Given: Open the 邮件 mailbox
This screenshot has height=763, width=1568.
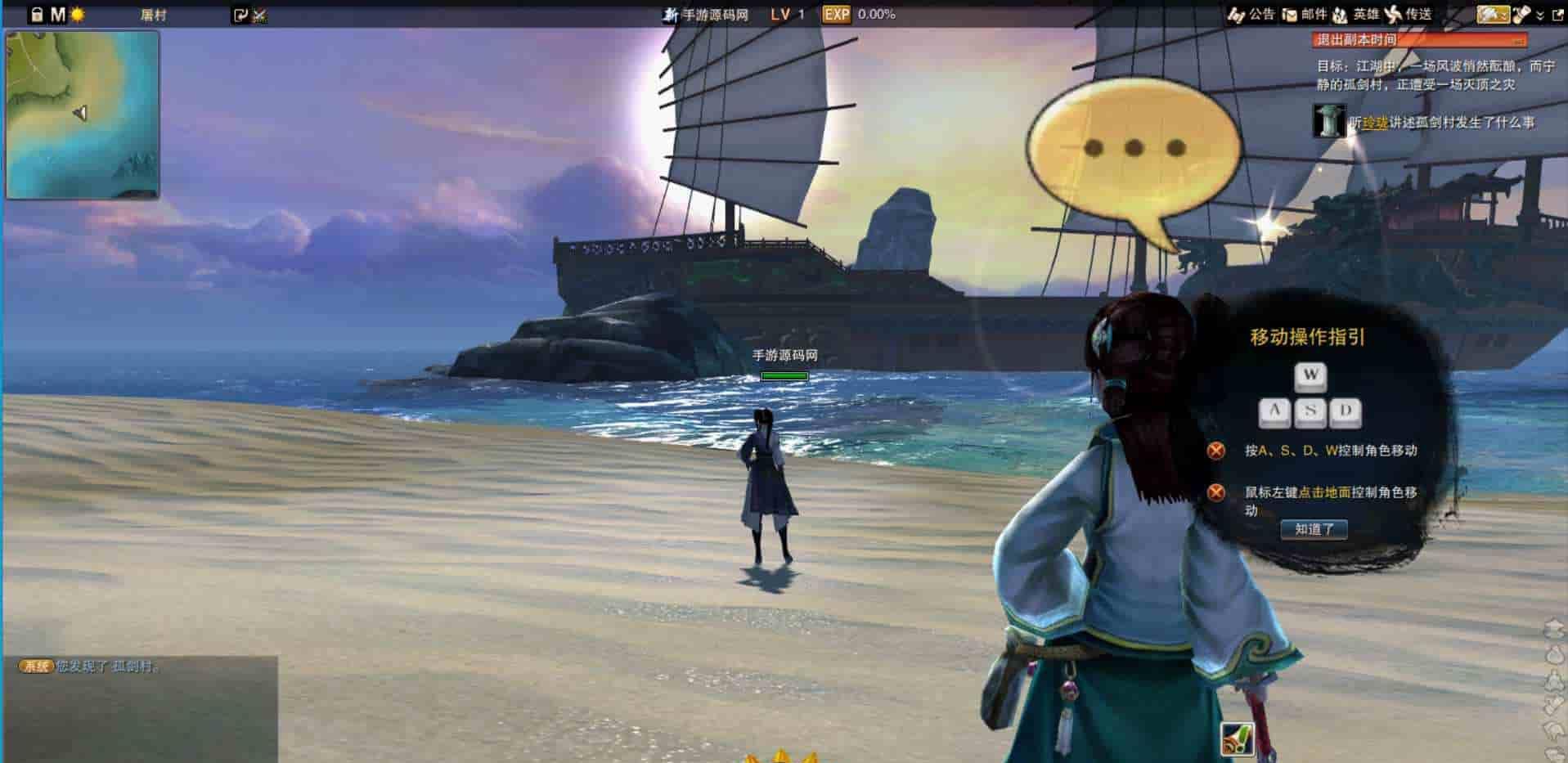Looking at the screenshot, I should coord(1305,14).
